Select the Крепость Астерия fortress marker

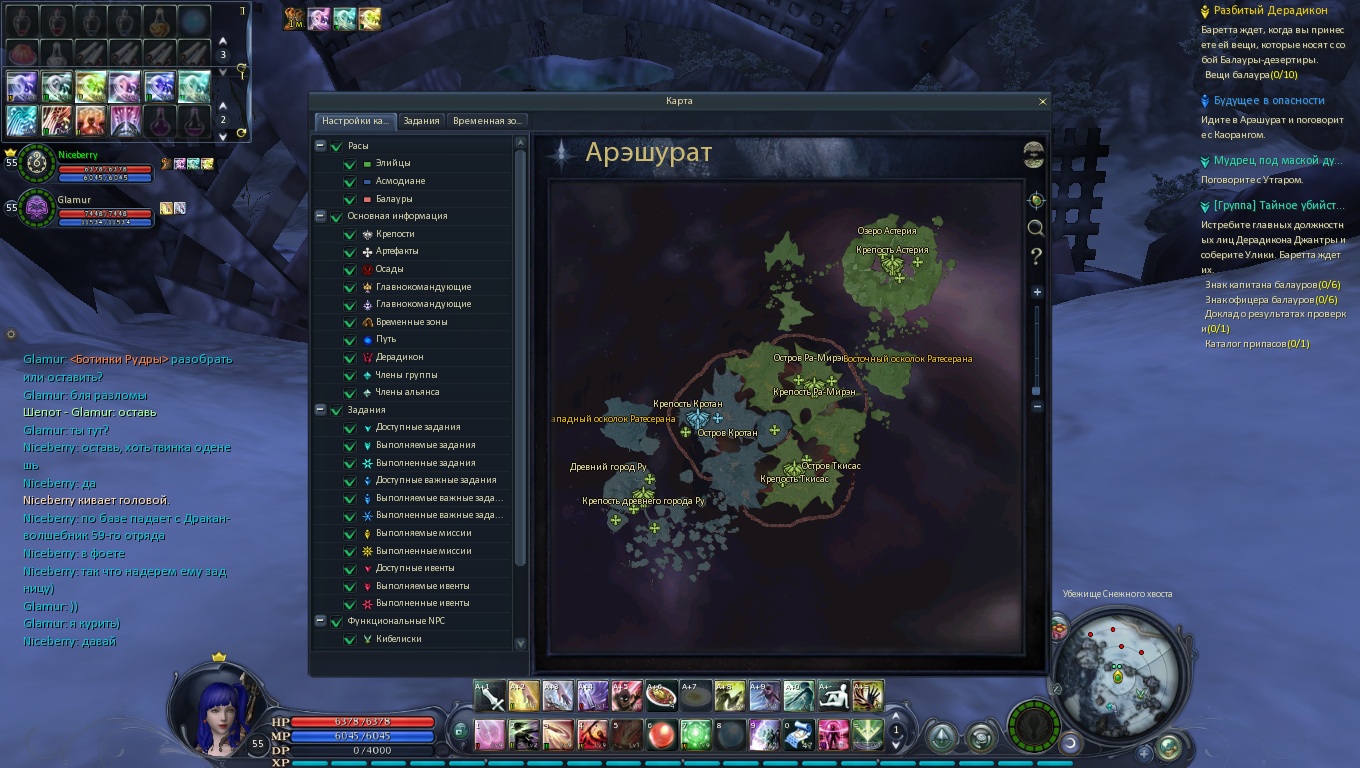[892, 264]
